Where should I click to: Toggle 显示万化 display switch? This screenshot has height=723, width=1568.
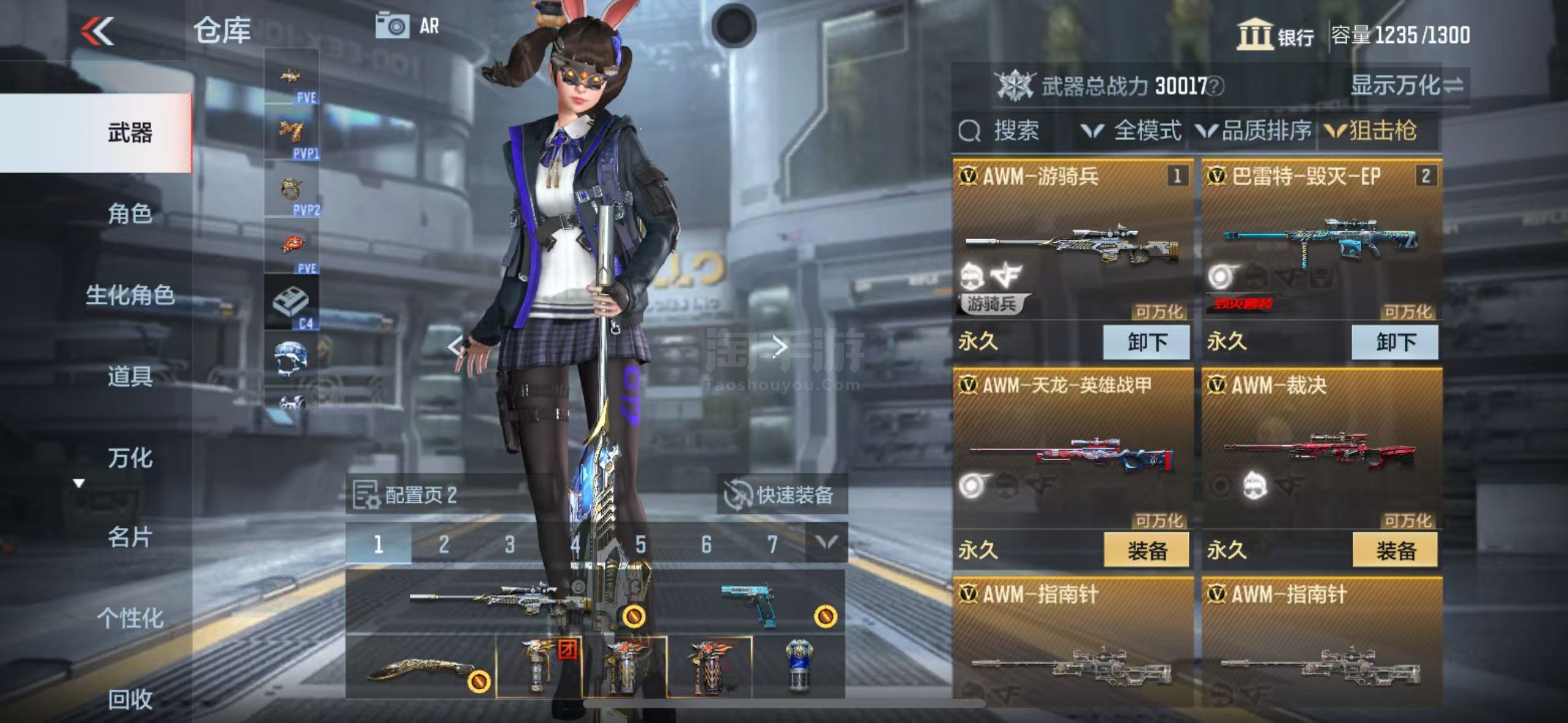click(x=1407, y=85)
